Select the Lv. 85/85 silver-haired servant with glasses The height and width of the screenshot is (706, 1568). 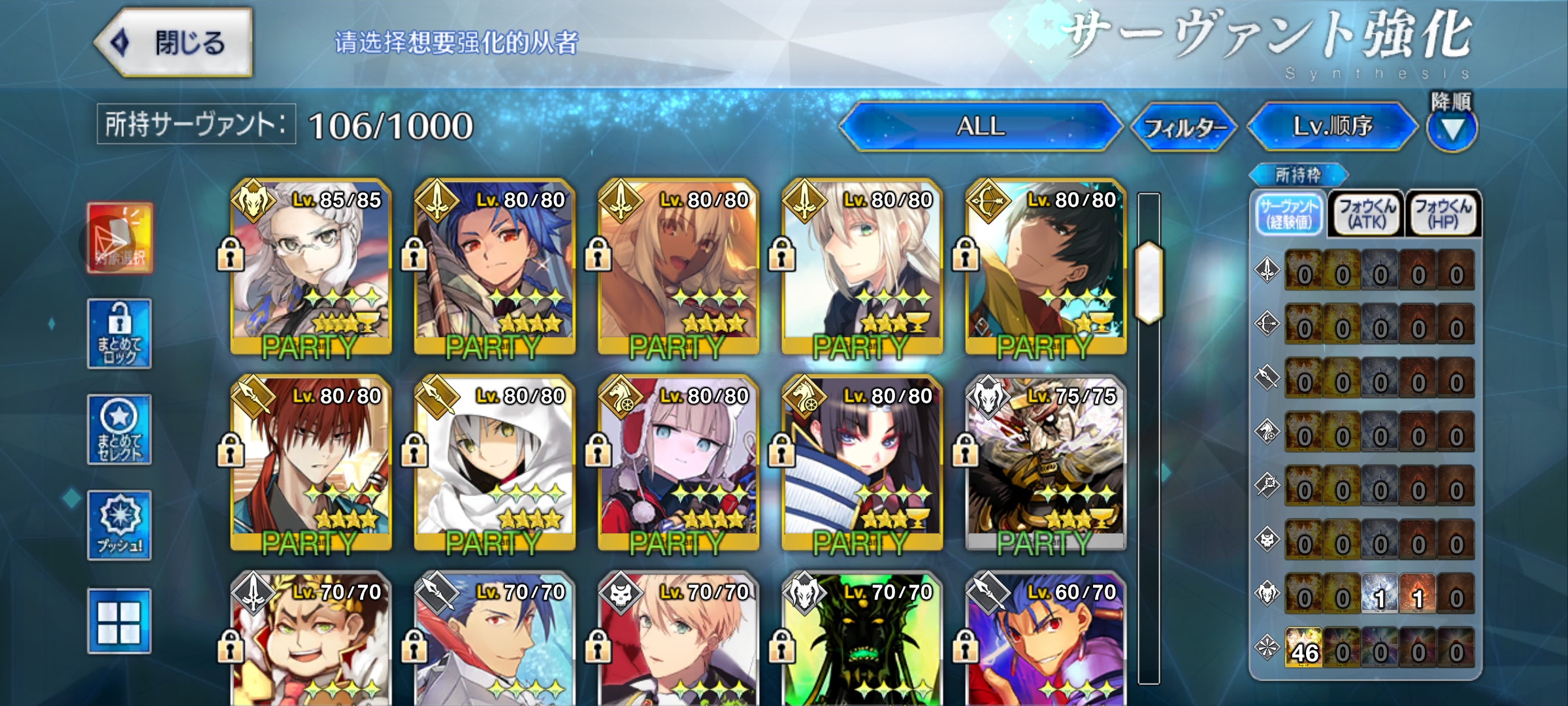tap(311, 268)
